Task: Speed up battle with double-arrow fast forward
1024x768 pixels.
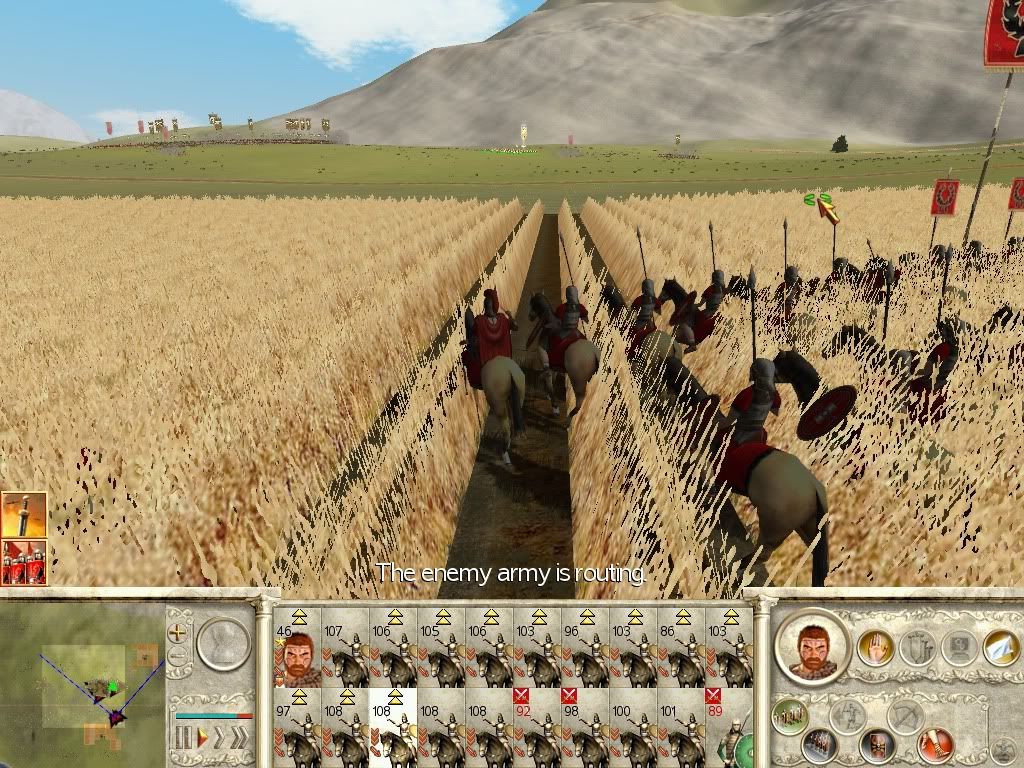Action: pyautogui.click(x=219, y=738)
